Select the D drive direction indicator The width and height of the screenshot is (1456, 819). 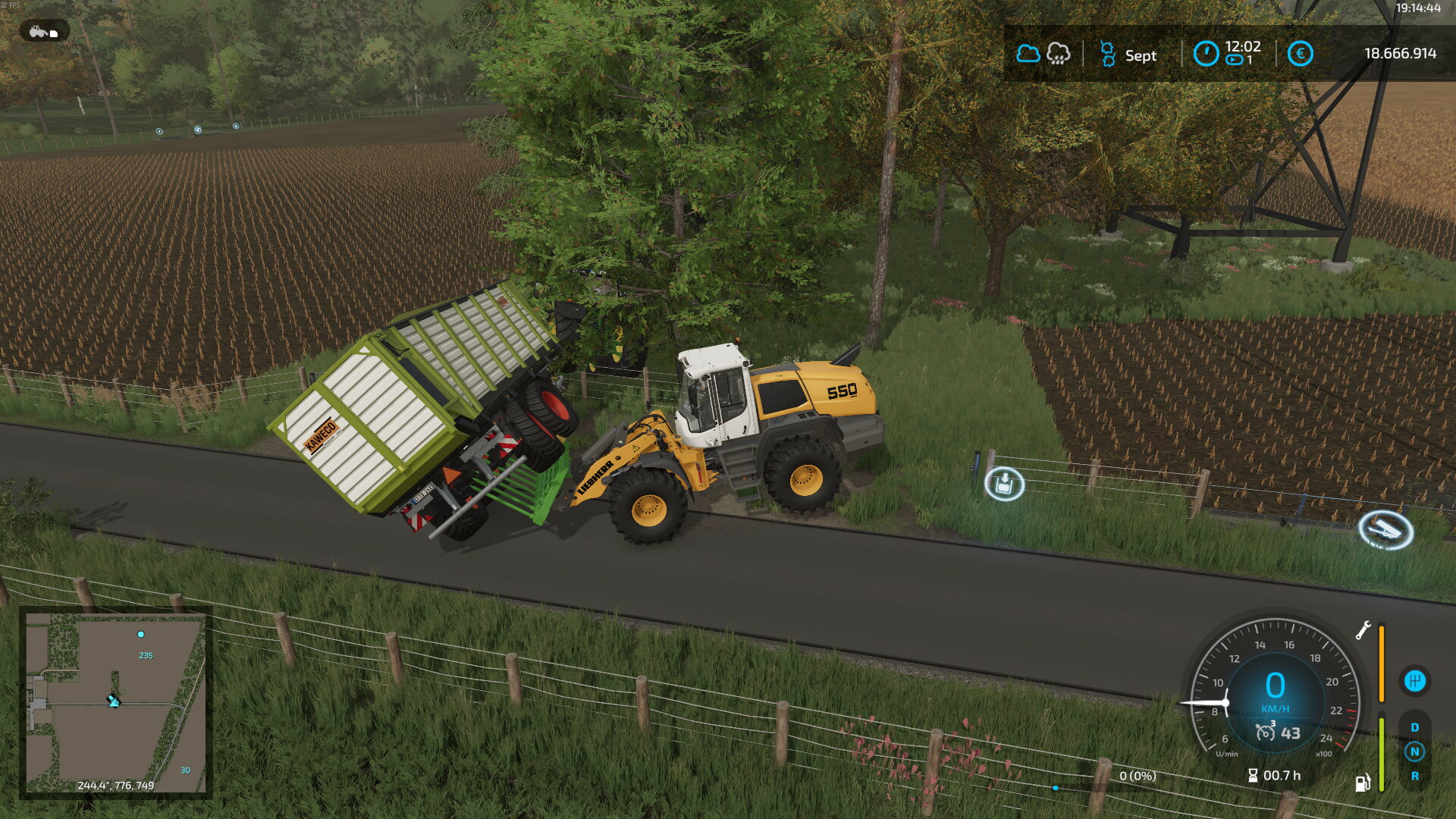point(1414,727)
